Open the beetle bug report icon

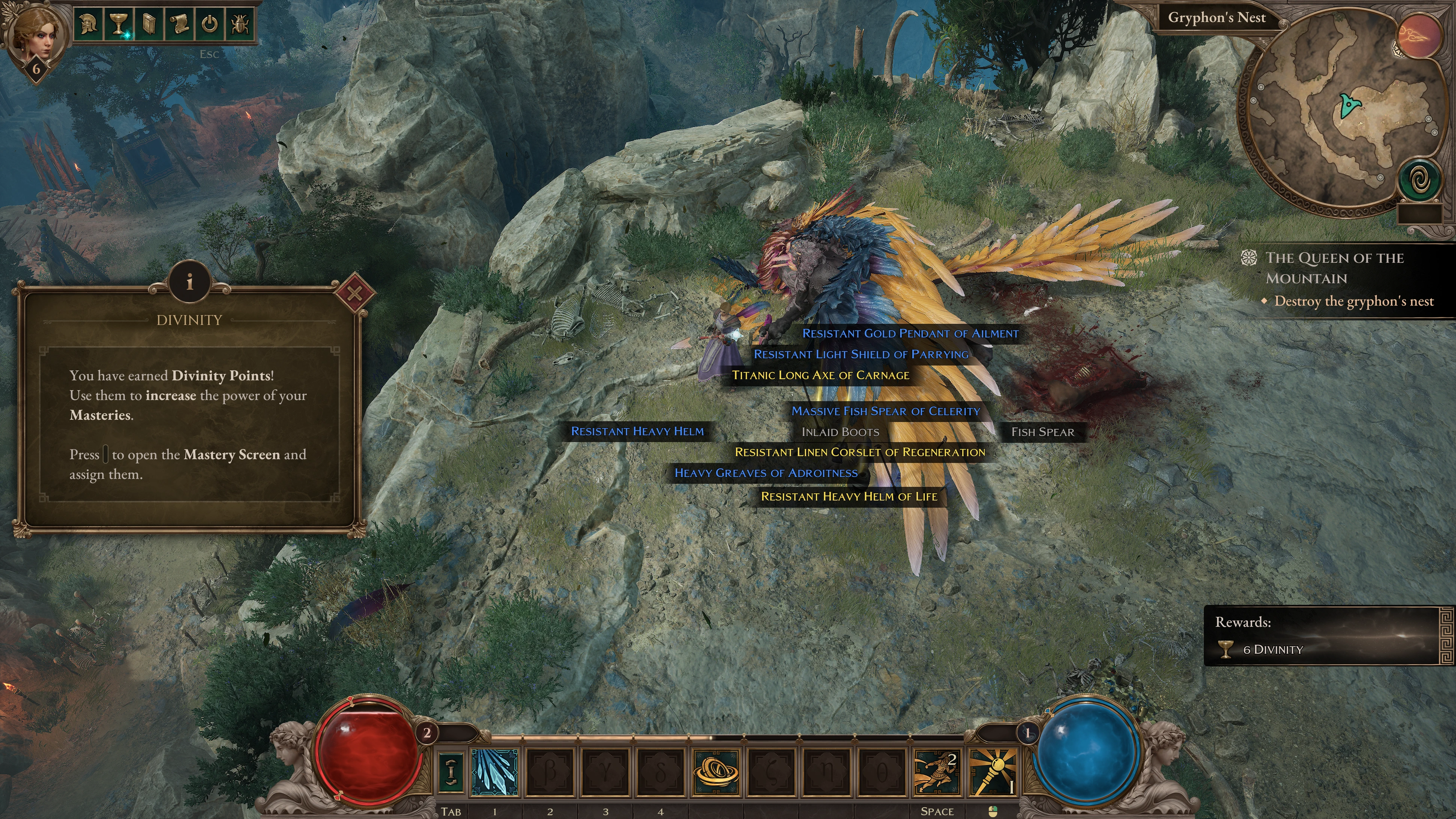click(x=240, y=24)
